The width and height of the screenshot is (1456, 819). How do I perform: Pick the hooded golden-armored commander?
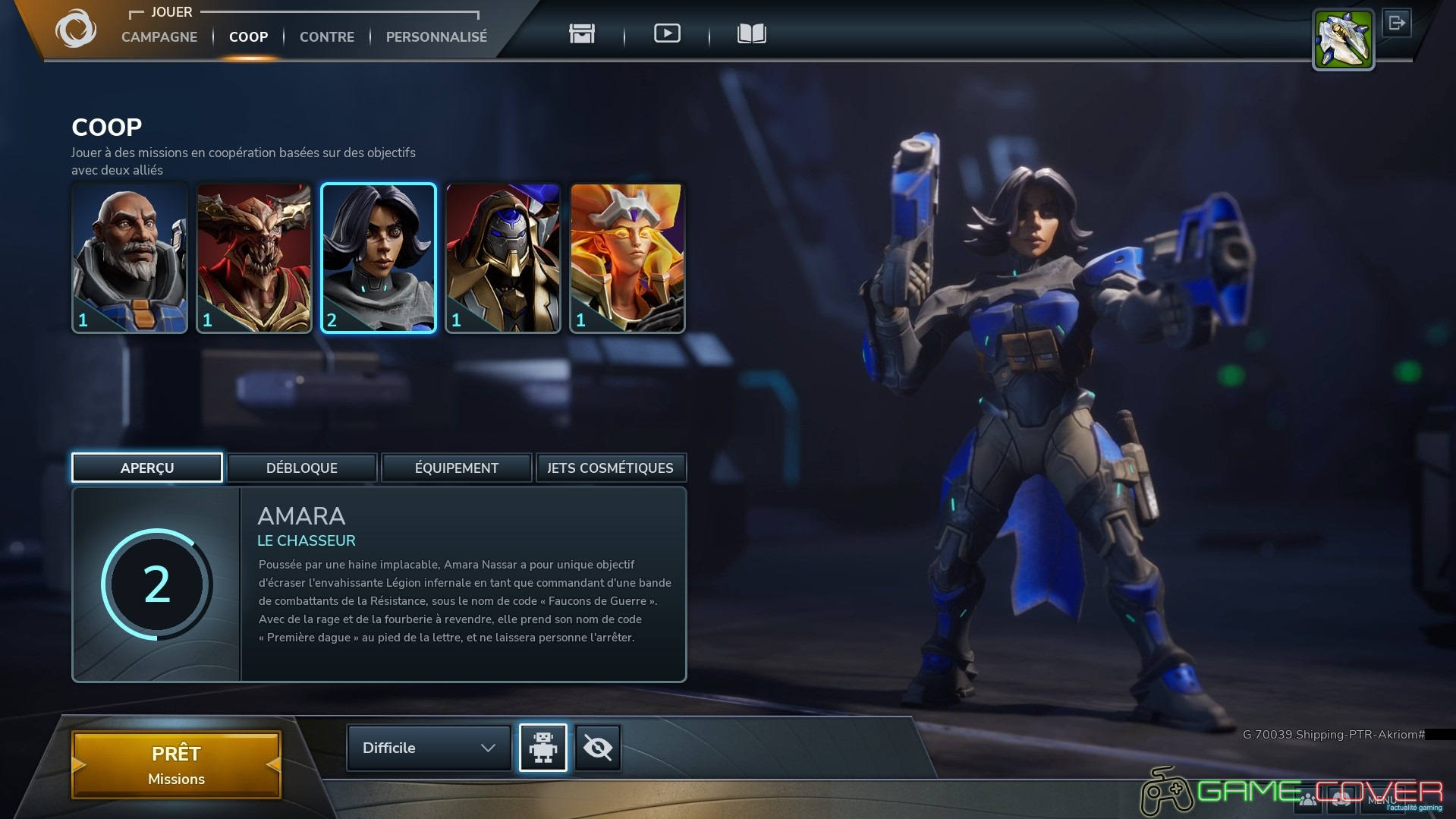503,257
